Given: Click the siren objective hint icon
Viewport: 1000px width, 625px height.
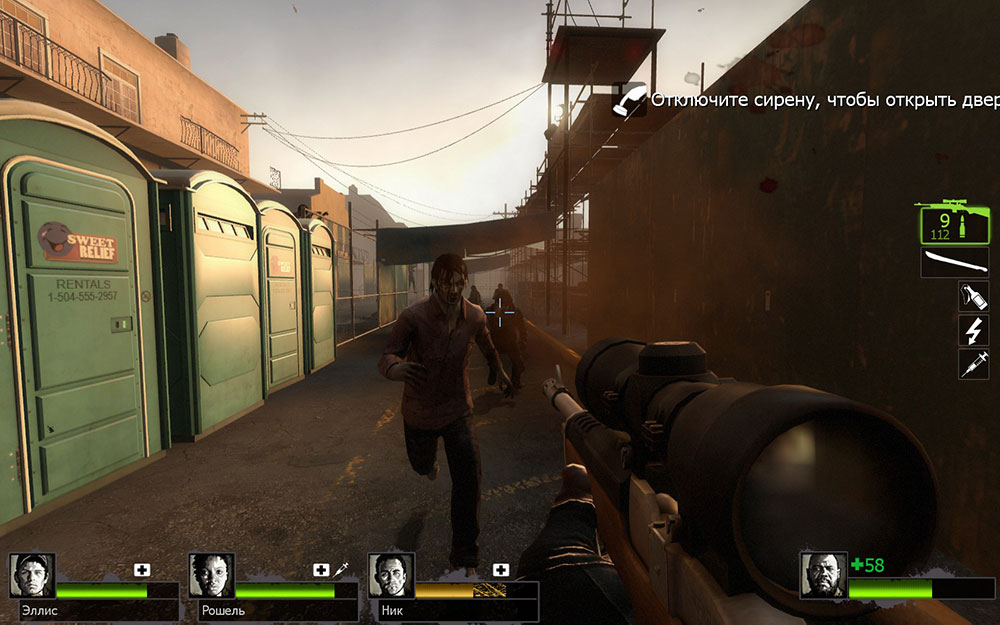Looking at the screenshot, I should [x=629, y=99].
